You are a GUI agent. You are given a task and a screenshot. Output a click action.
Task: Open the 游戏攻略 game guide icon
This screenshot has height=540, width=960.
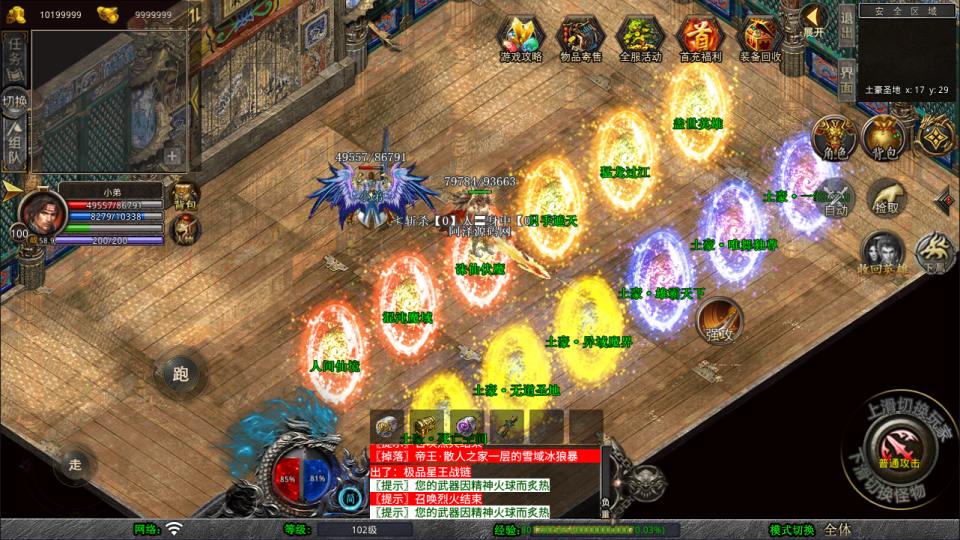(521, 38)
